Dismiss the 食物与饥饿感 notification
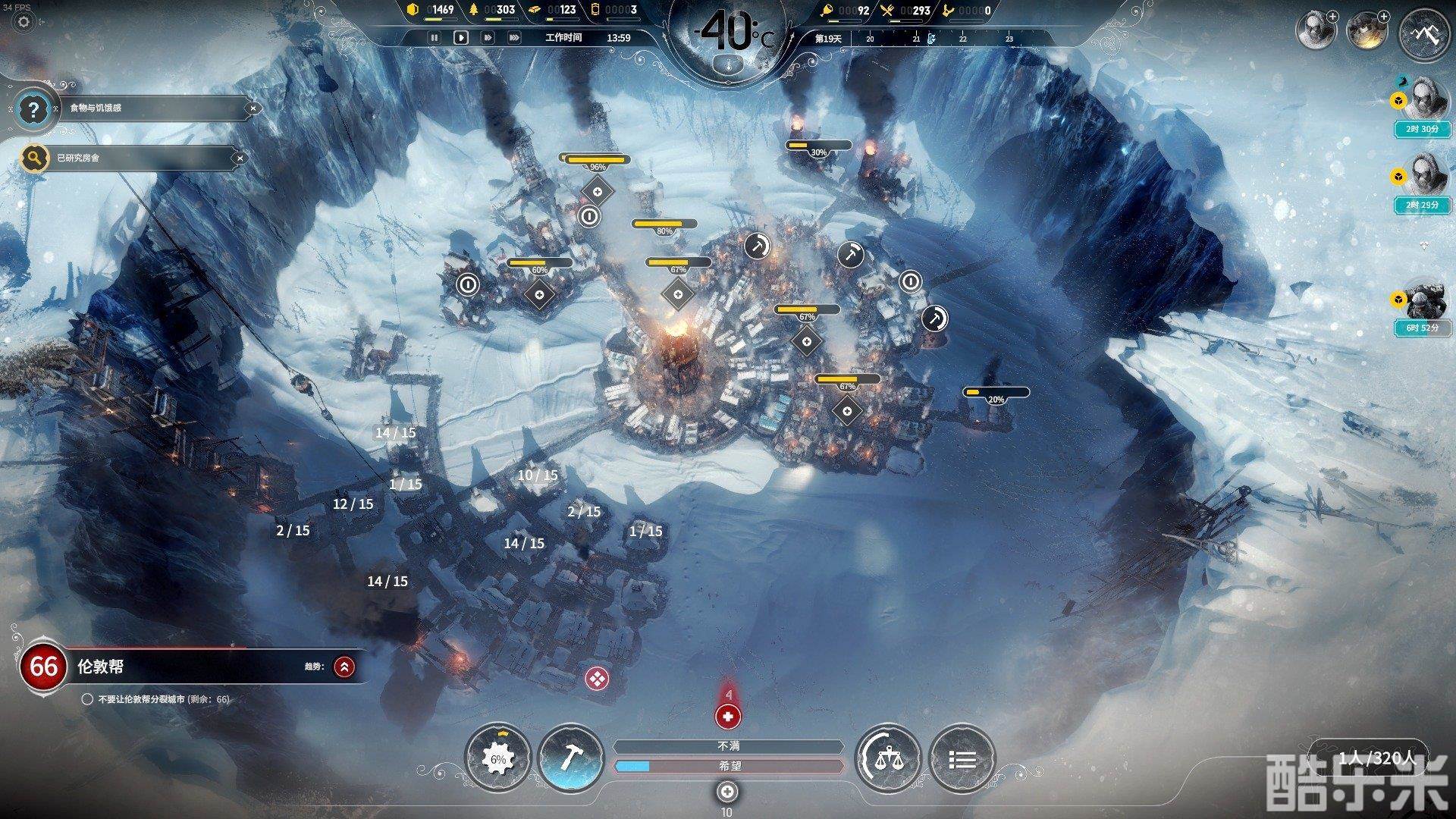The width and height of the screenshot is (1456, 819). pyautogui.click(x=253, y=108)
